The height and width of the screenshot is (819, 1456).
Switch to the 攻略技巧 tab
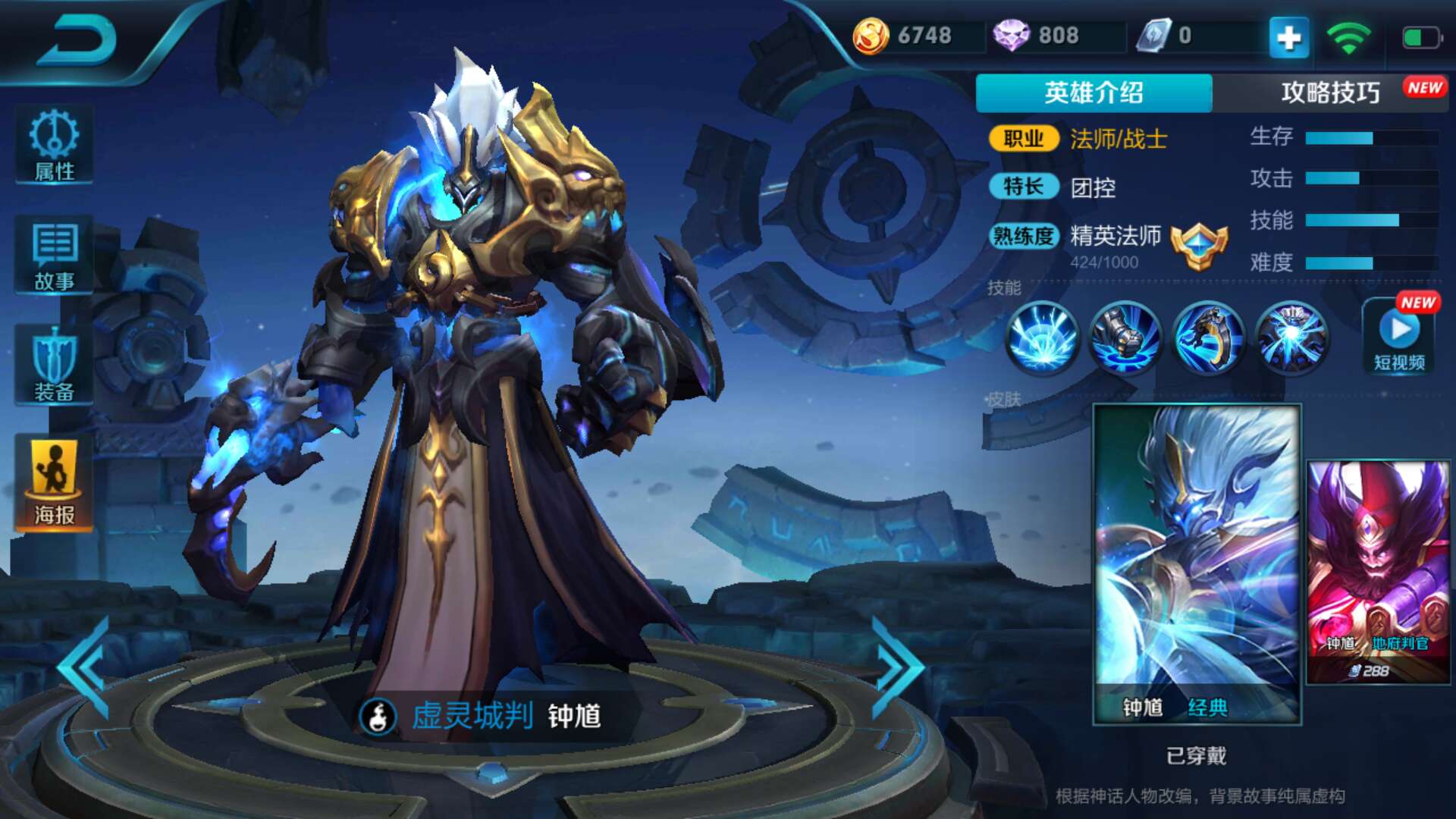coord(1330,93)
